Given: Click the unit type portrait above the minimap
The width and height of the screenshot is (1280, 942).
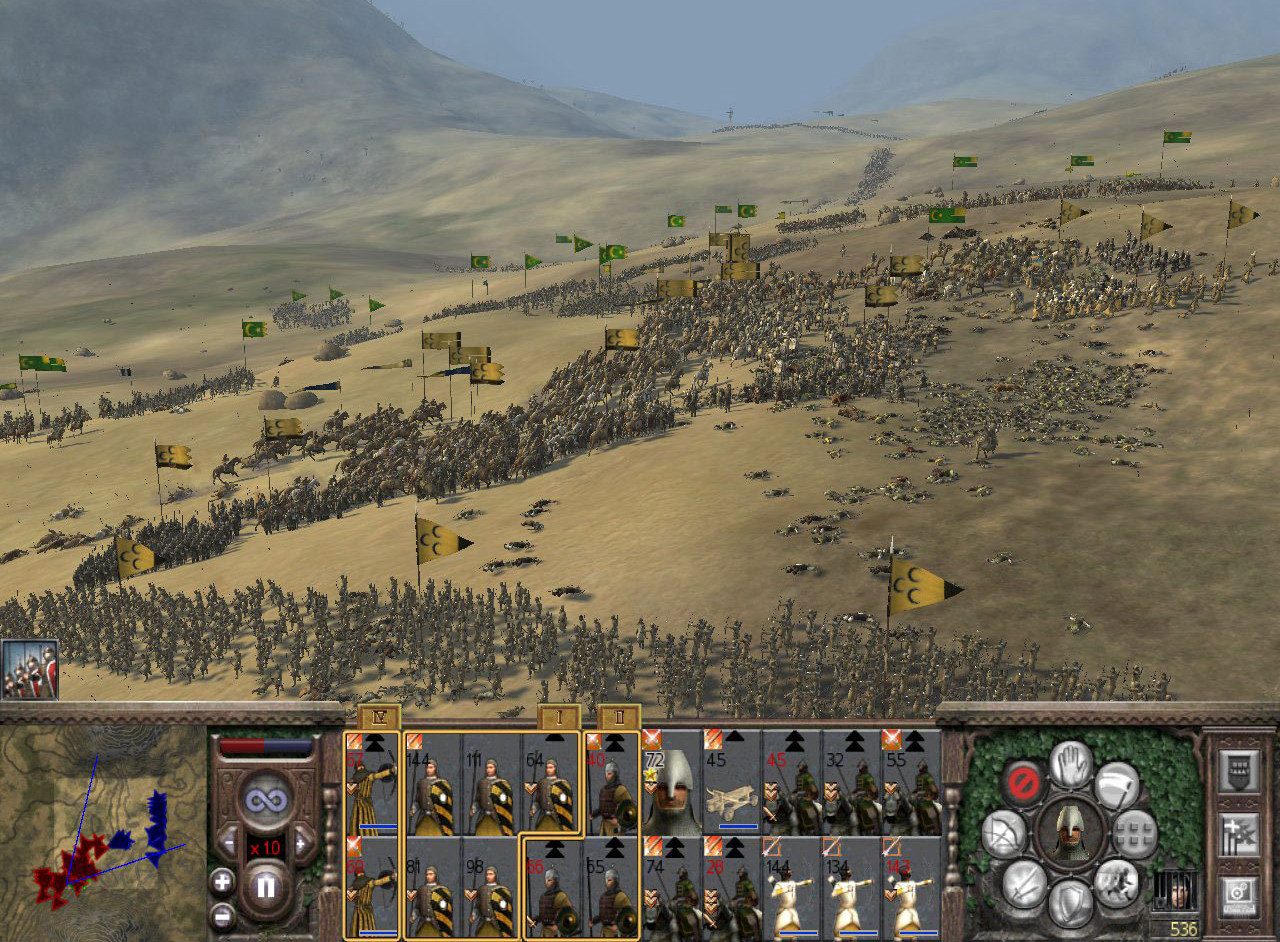Looking at the screenshot, I should tap(29, 669).
